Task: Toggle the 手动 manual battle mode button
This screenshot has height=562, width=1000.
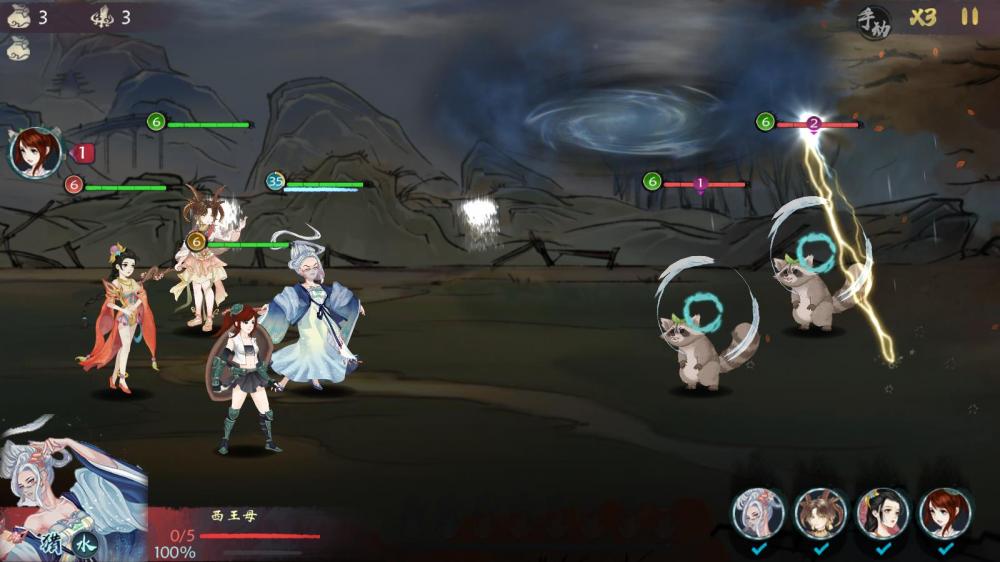Action: click(x=873, y=21)
